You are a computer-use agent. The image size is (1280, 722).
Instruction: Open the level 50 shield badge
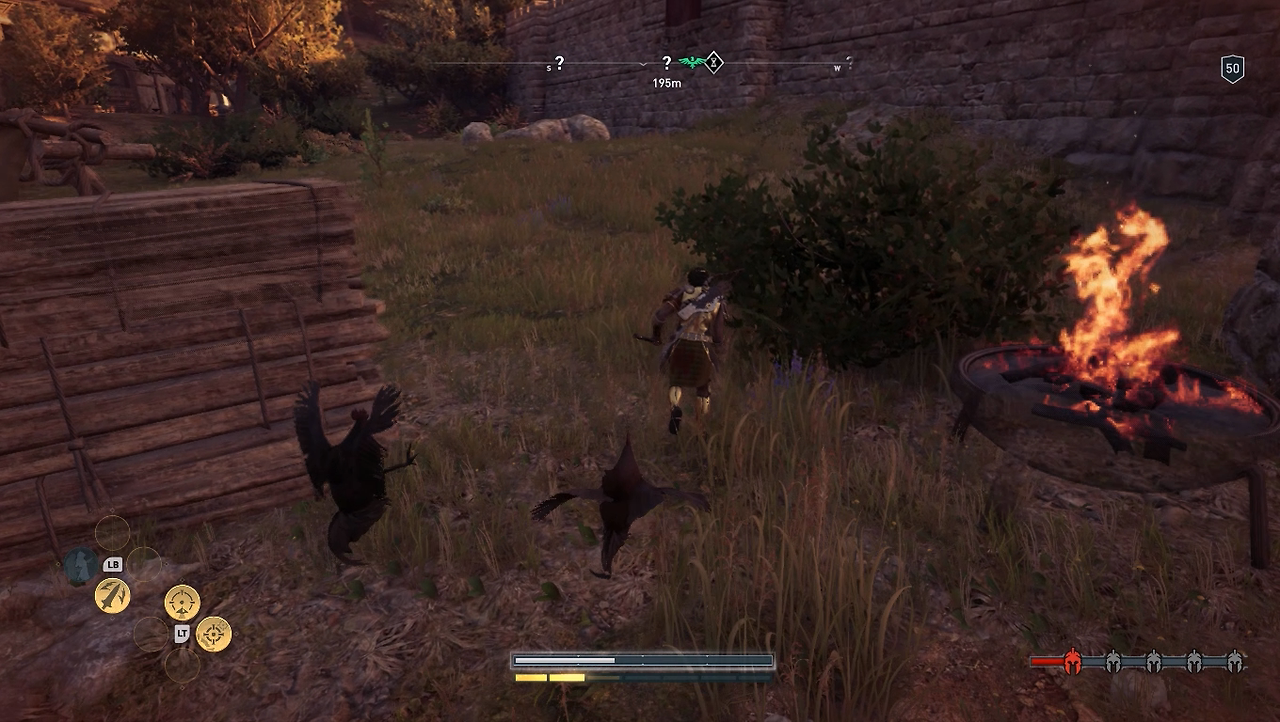pos(1232,69)
